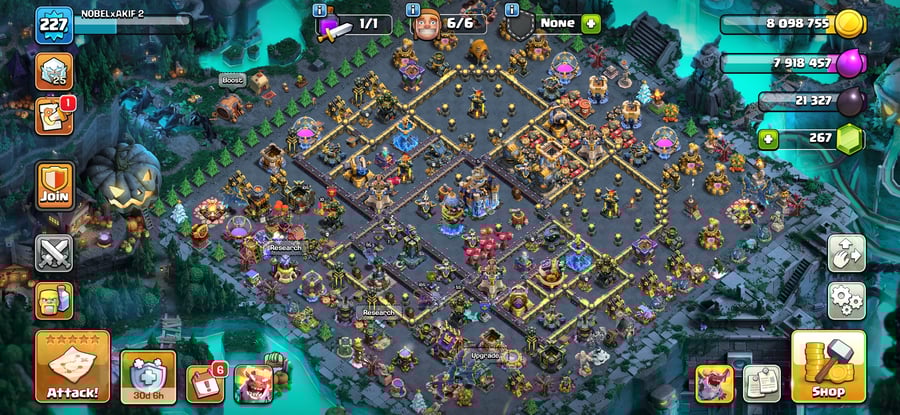Click the Join clan shield button
900x415 pixels.
(x=54, y=185)
